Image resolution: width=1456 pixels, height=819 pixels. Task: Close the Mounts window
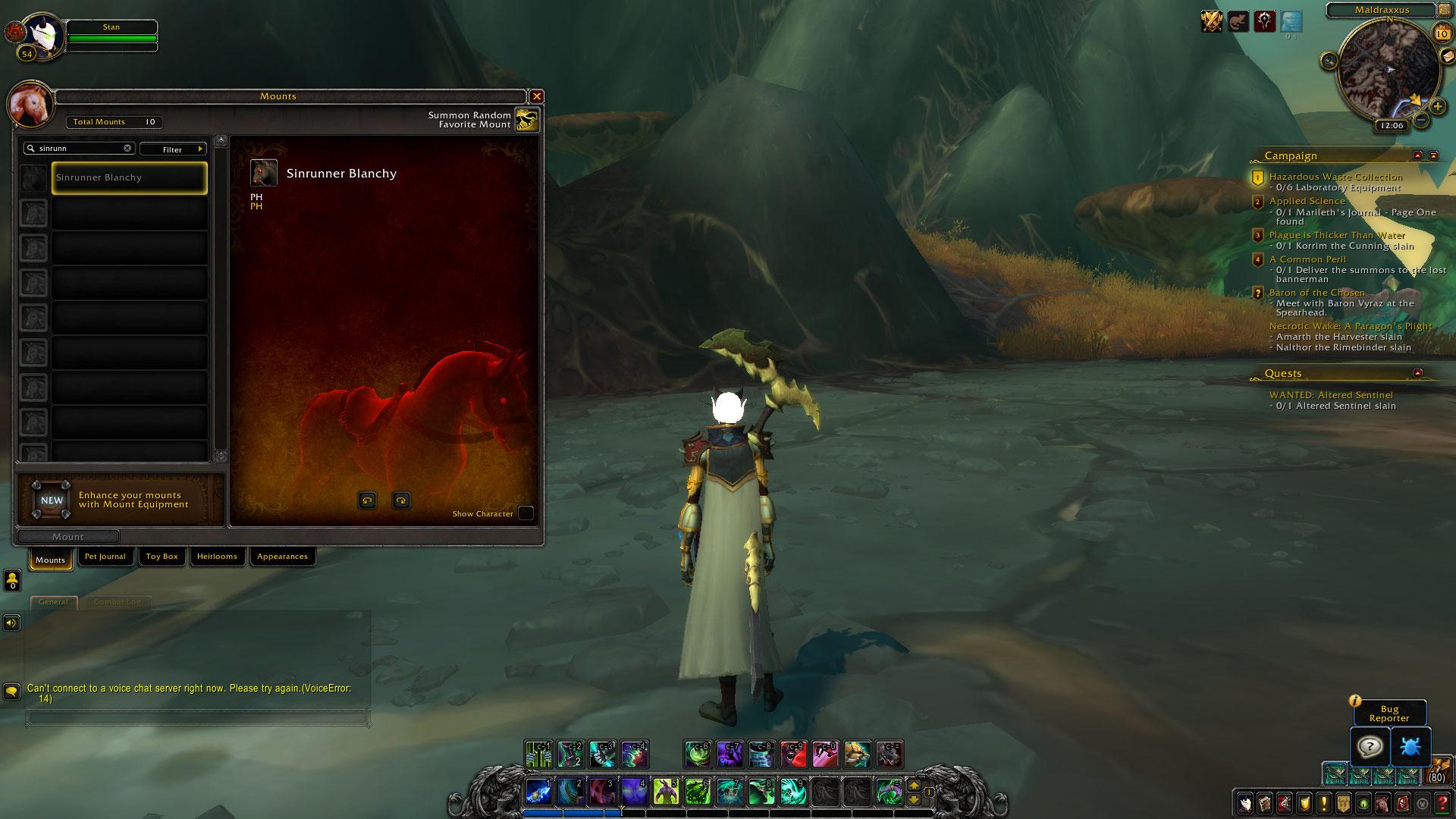[x=537, y=96]
